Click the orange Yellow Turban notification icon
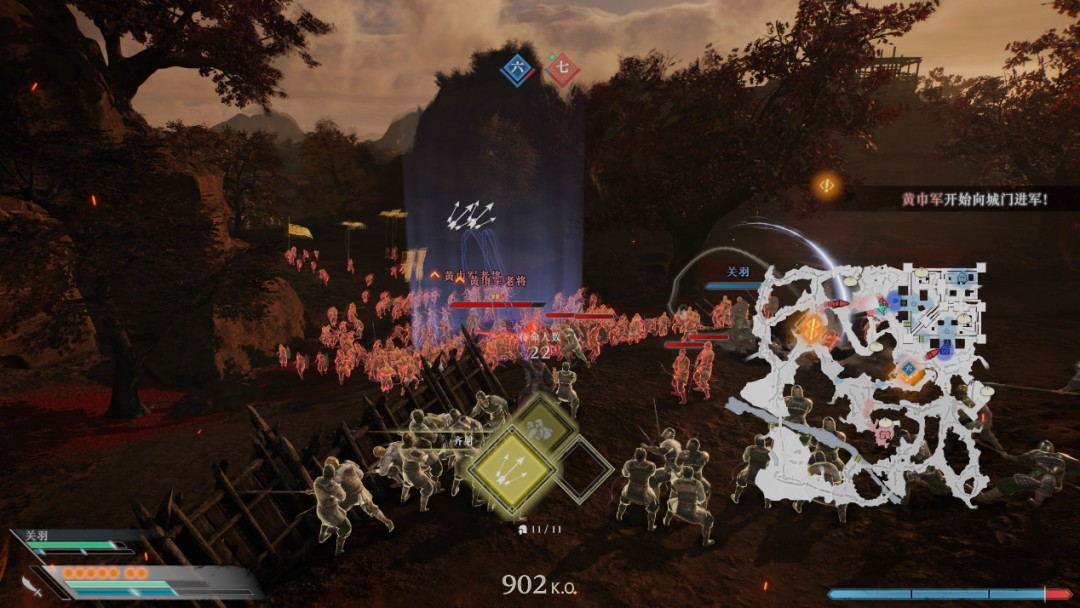Screen dimensions: 1080x608 [826, 185]
